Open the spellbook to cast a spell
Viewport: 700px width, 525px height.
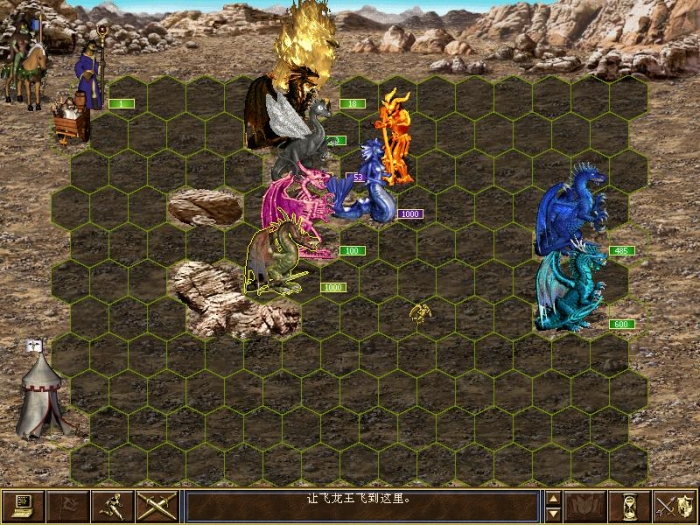(586, 505)
